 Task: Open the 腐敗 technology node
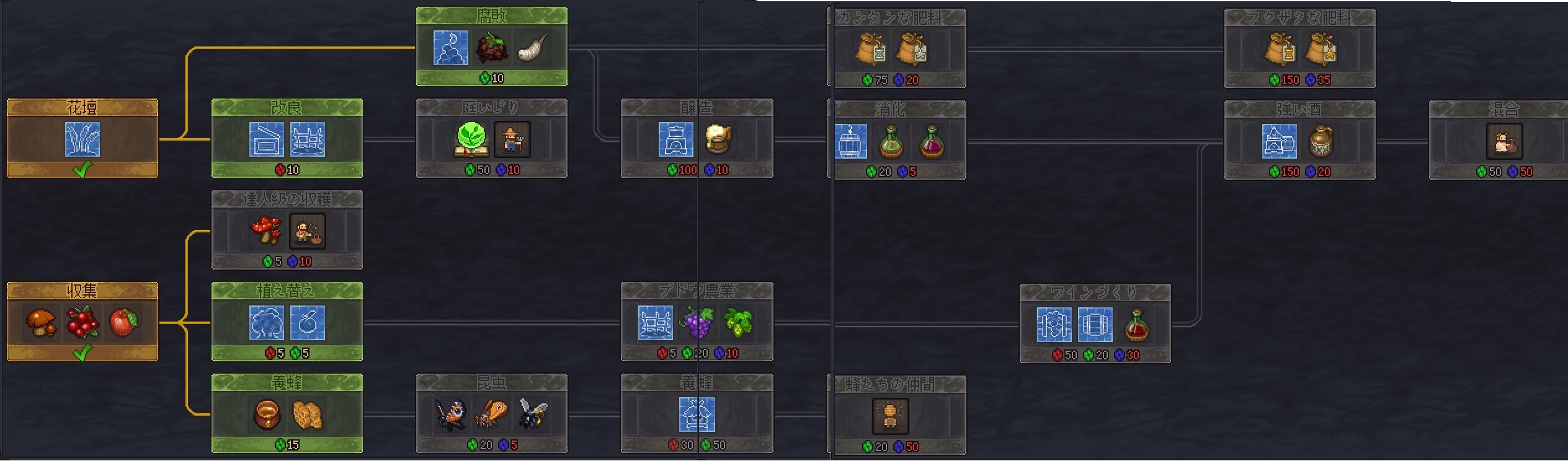point(491,47)
